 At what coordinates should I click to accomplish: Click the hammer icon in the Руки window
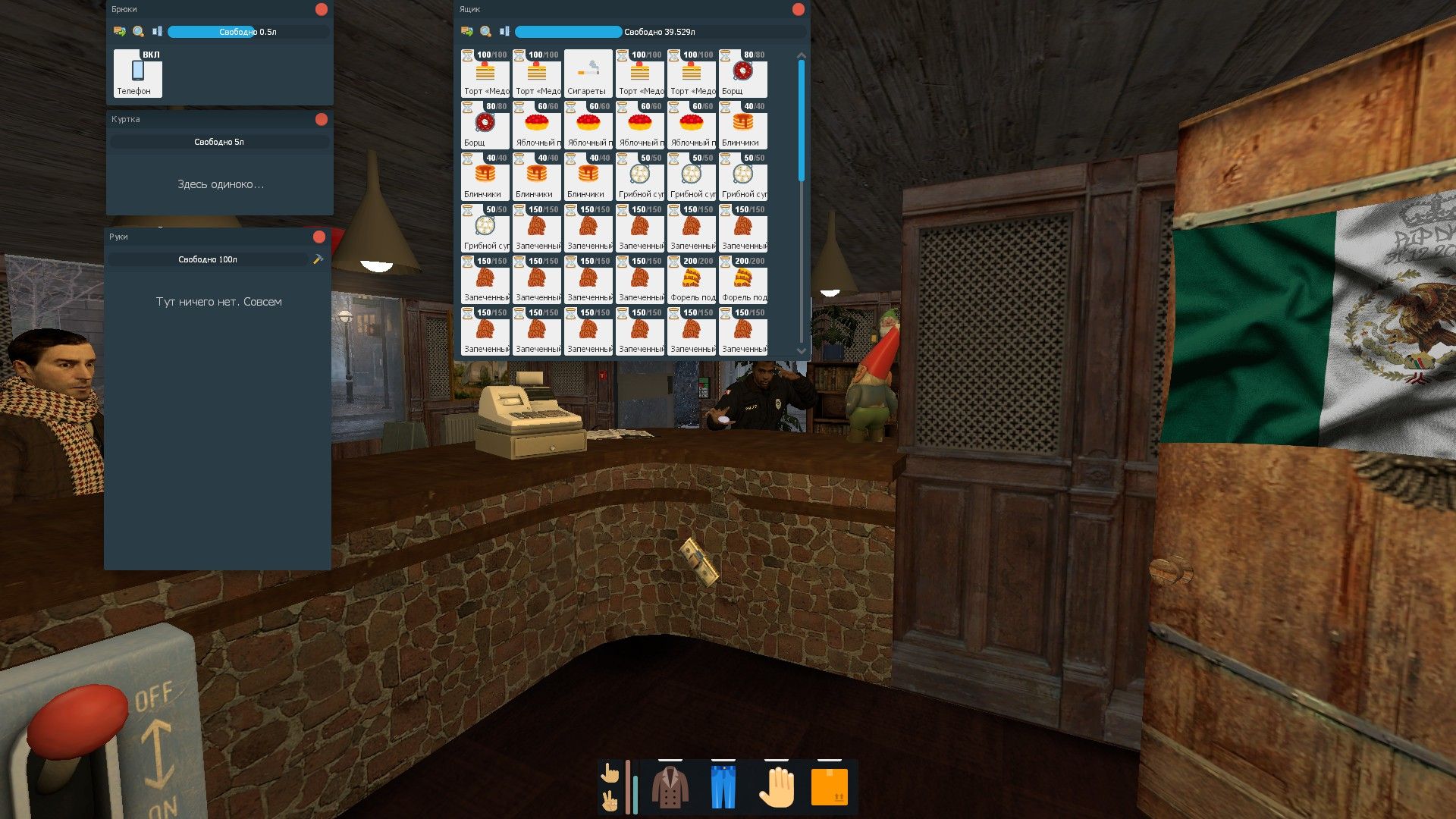(x=318, y=259)
